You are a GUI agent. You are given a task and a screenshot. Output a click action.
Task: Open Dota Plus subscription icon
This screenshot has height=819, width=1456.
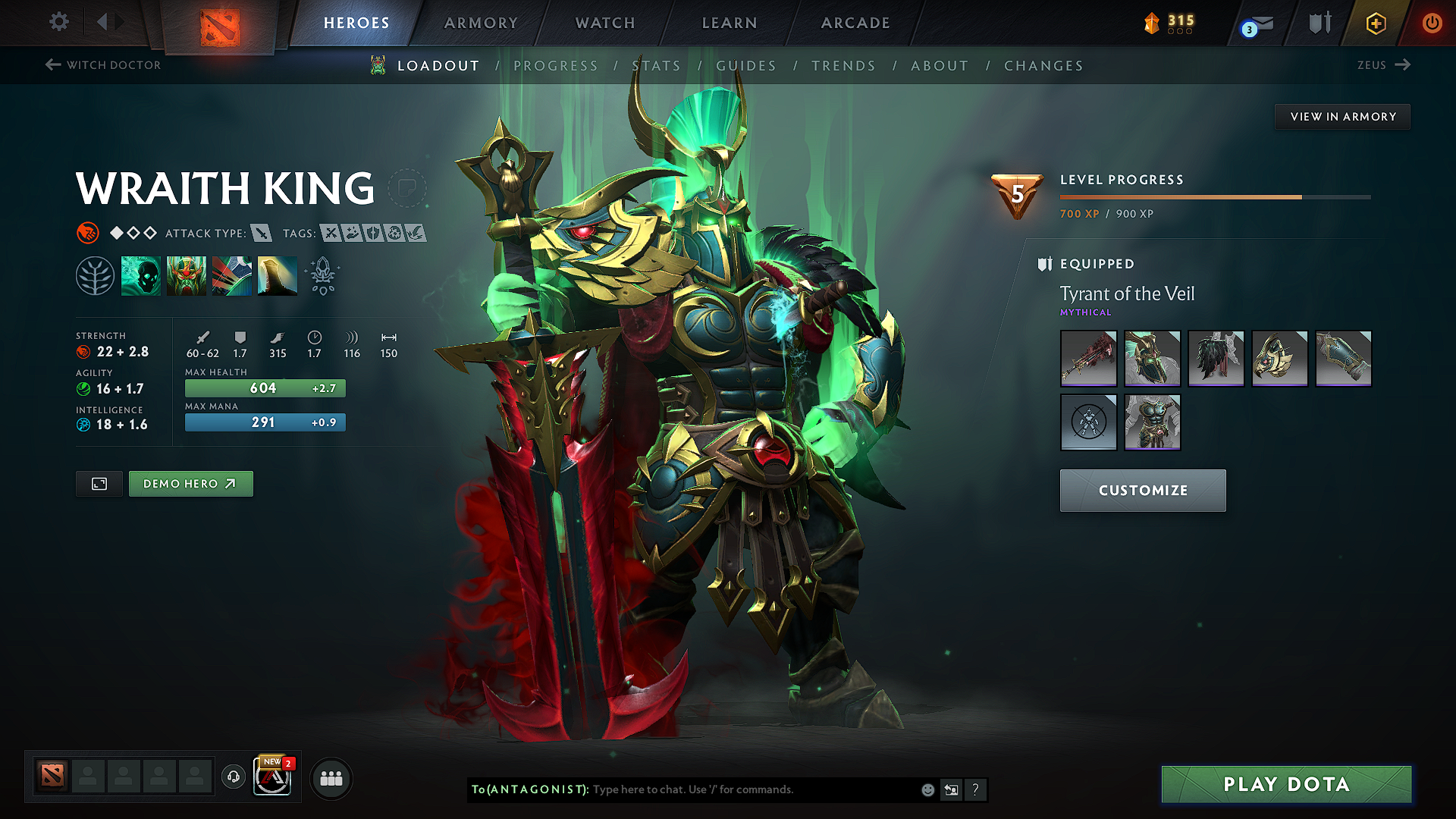[x=1375, y=23]
